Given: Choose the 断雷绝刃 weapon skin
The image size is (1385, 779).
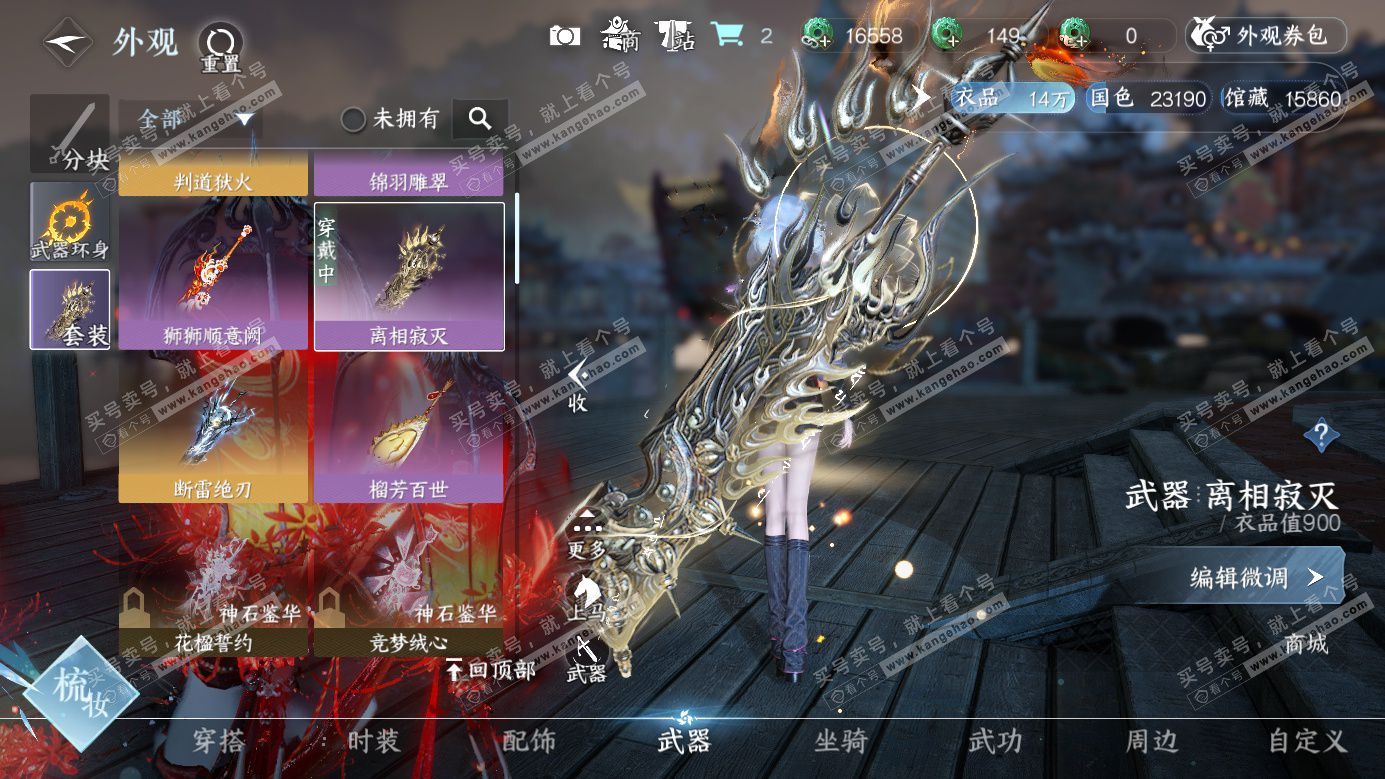Looking at the screenshot, I should [213, 432].
